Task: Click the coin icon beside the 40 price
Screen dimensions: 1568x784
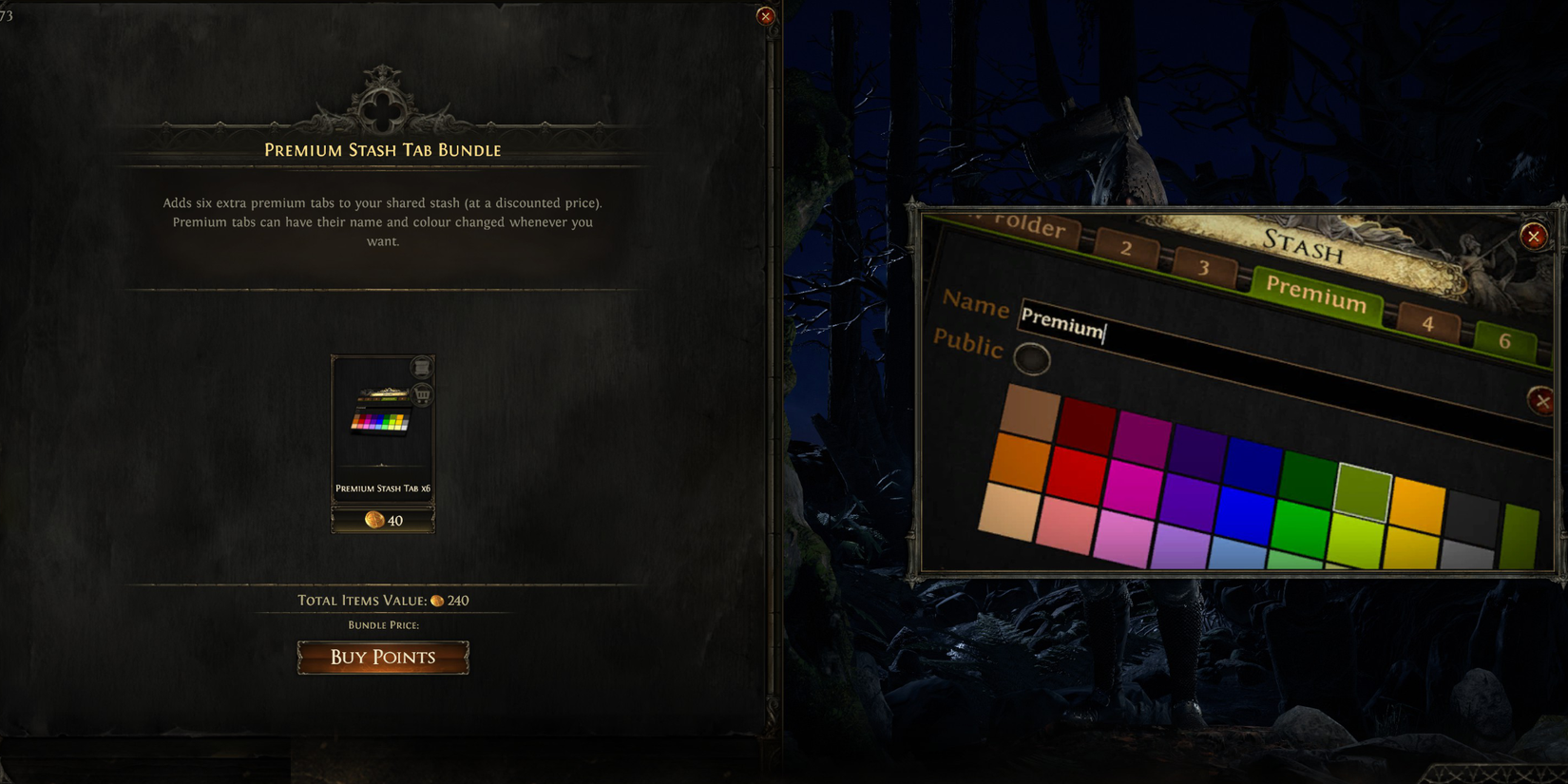Action: pos(373,521)
